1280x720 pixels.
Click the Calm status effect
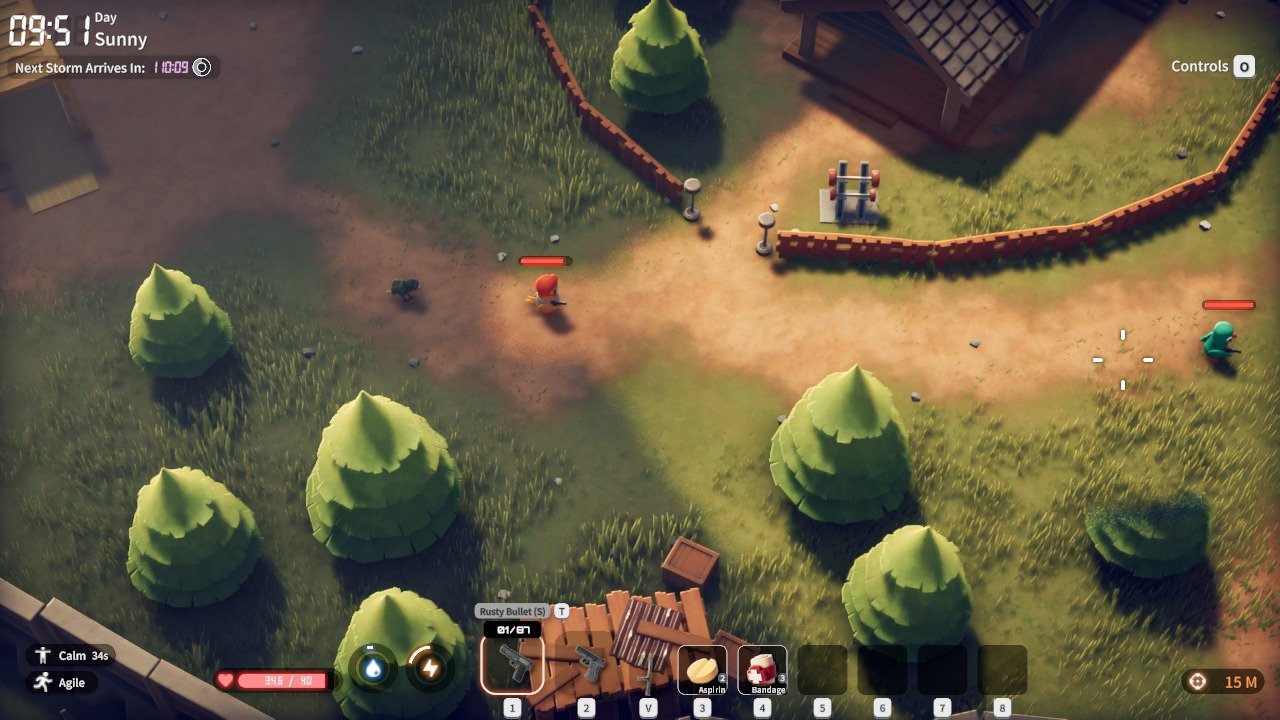(68, 656)
